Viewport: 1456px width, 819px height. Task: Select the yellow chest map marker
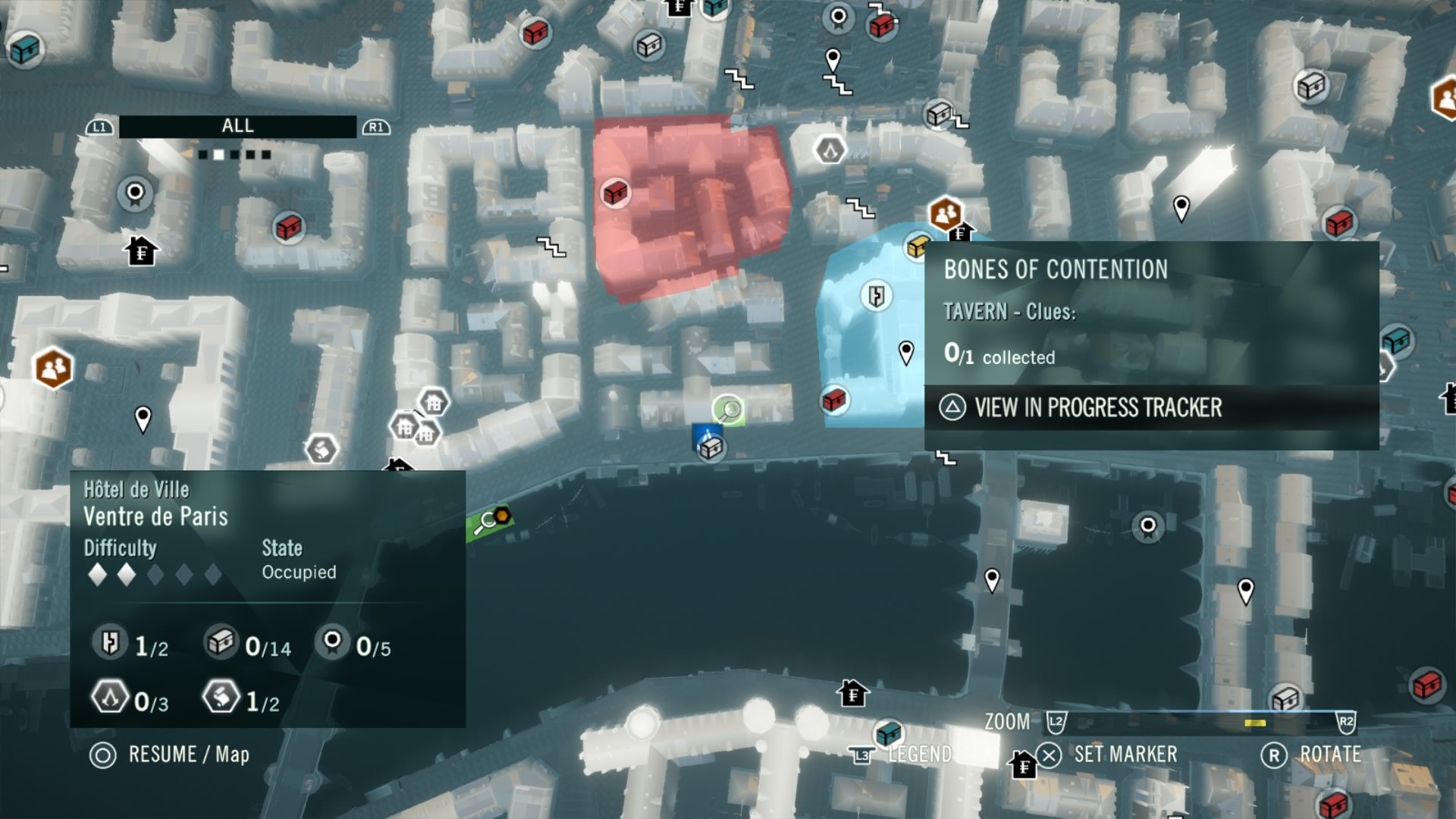click(x=918, y=246)
